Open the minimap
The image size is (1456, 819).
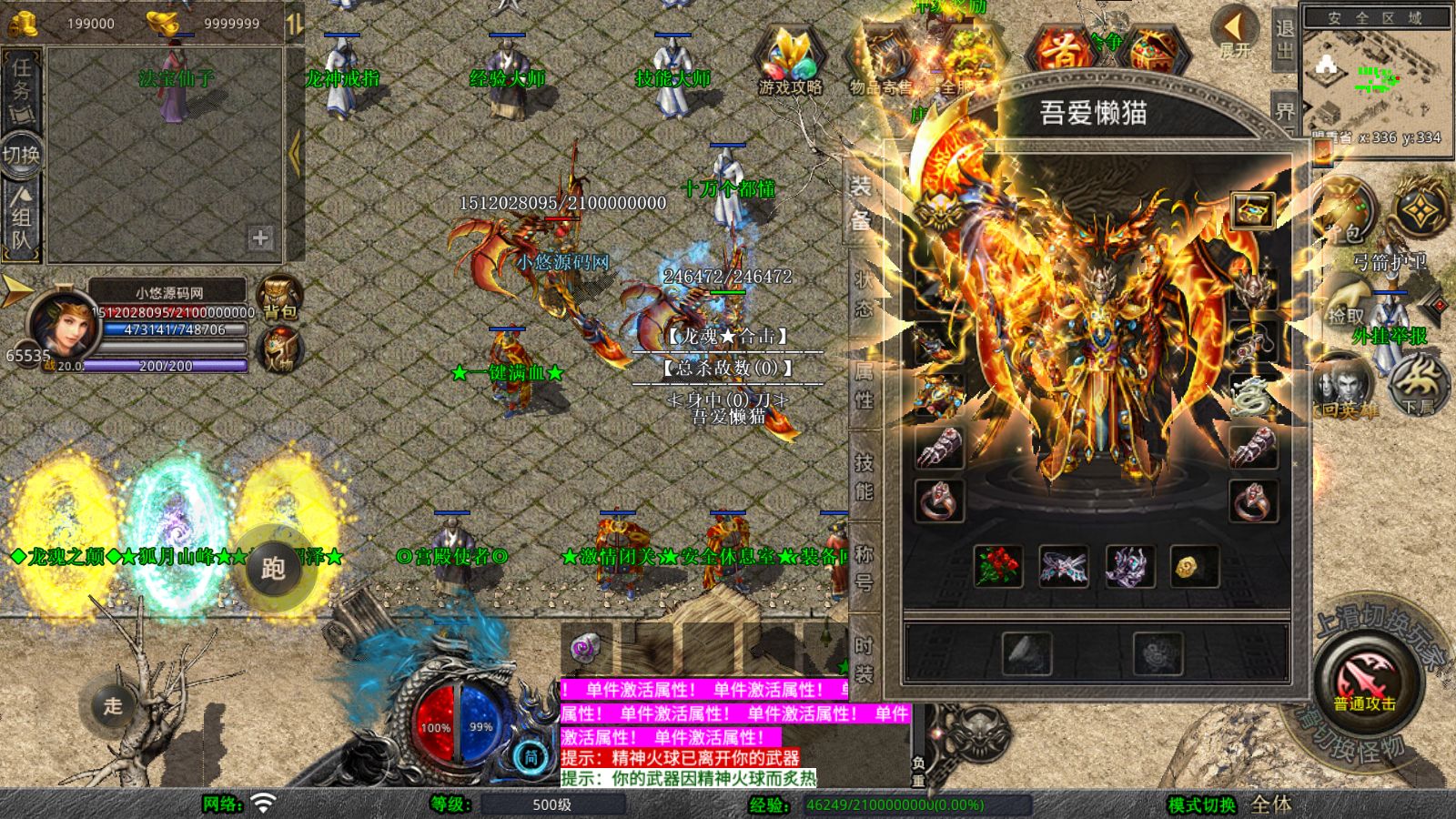pyautogui.click(x=1374, y=77)
